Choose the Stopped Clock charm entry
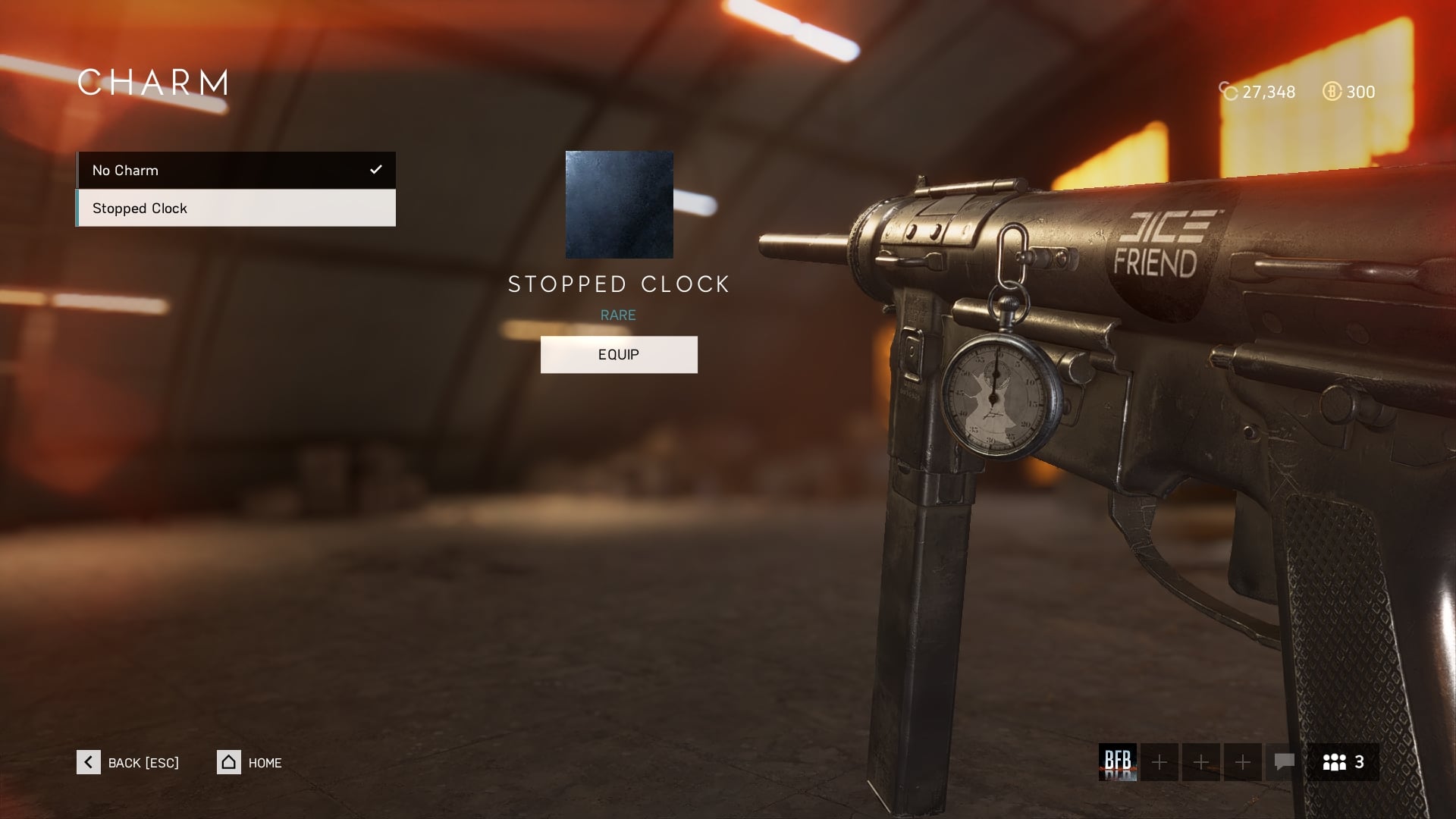The height and width of the screenshot is (819, 1456). (x=235, y=209)
